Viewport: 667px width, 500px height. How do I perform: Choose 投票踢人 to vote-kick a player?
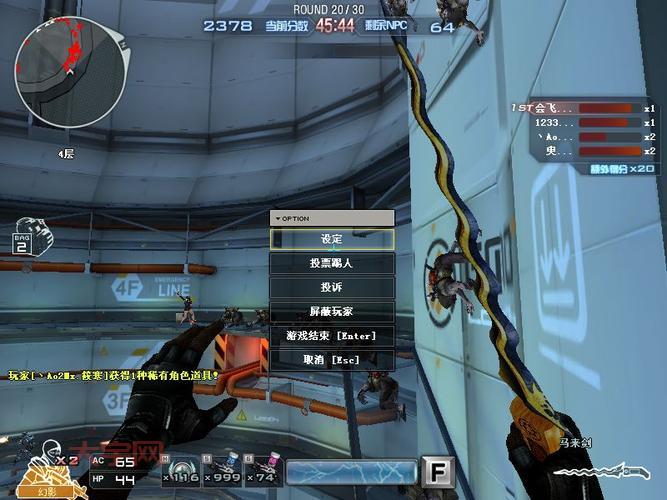[332, 264]
